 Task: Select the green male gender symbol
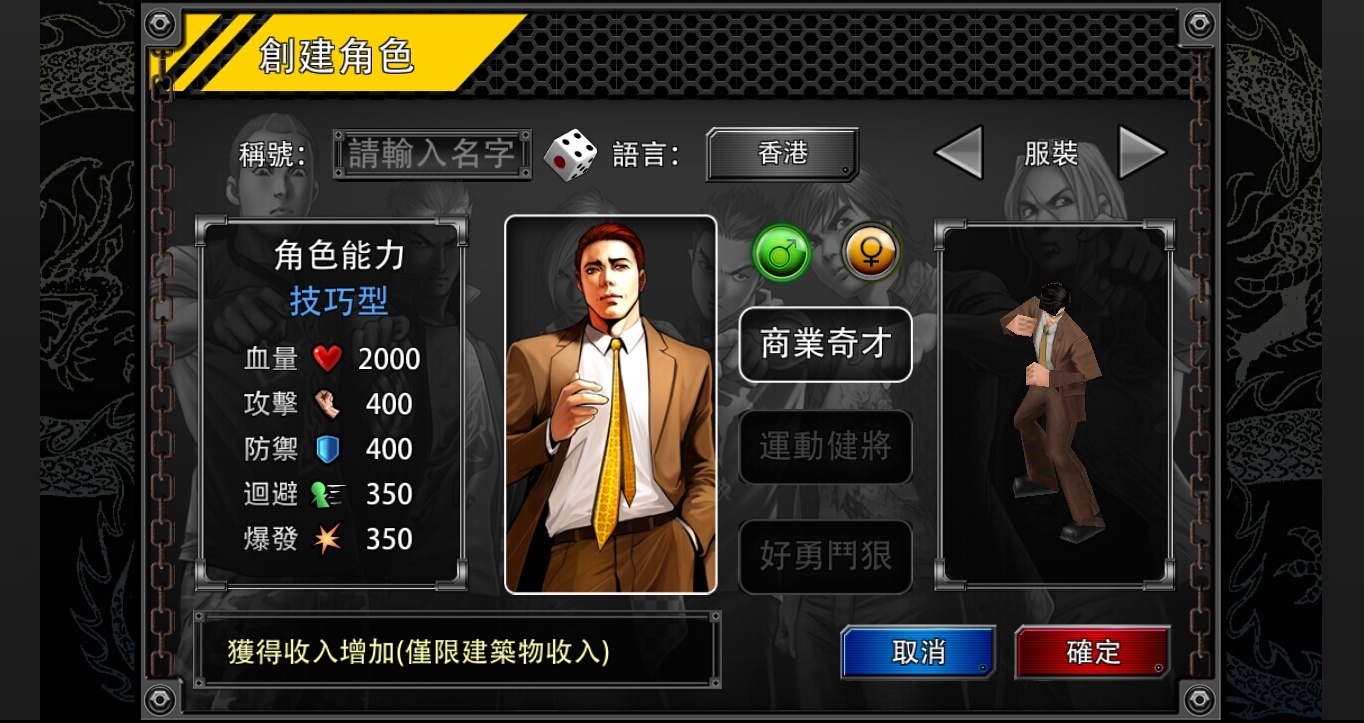point(780,253)
